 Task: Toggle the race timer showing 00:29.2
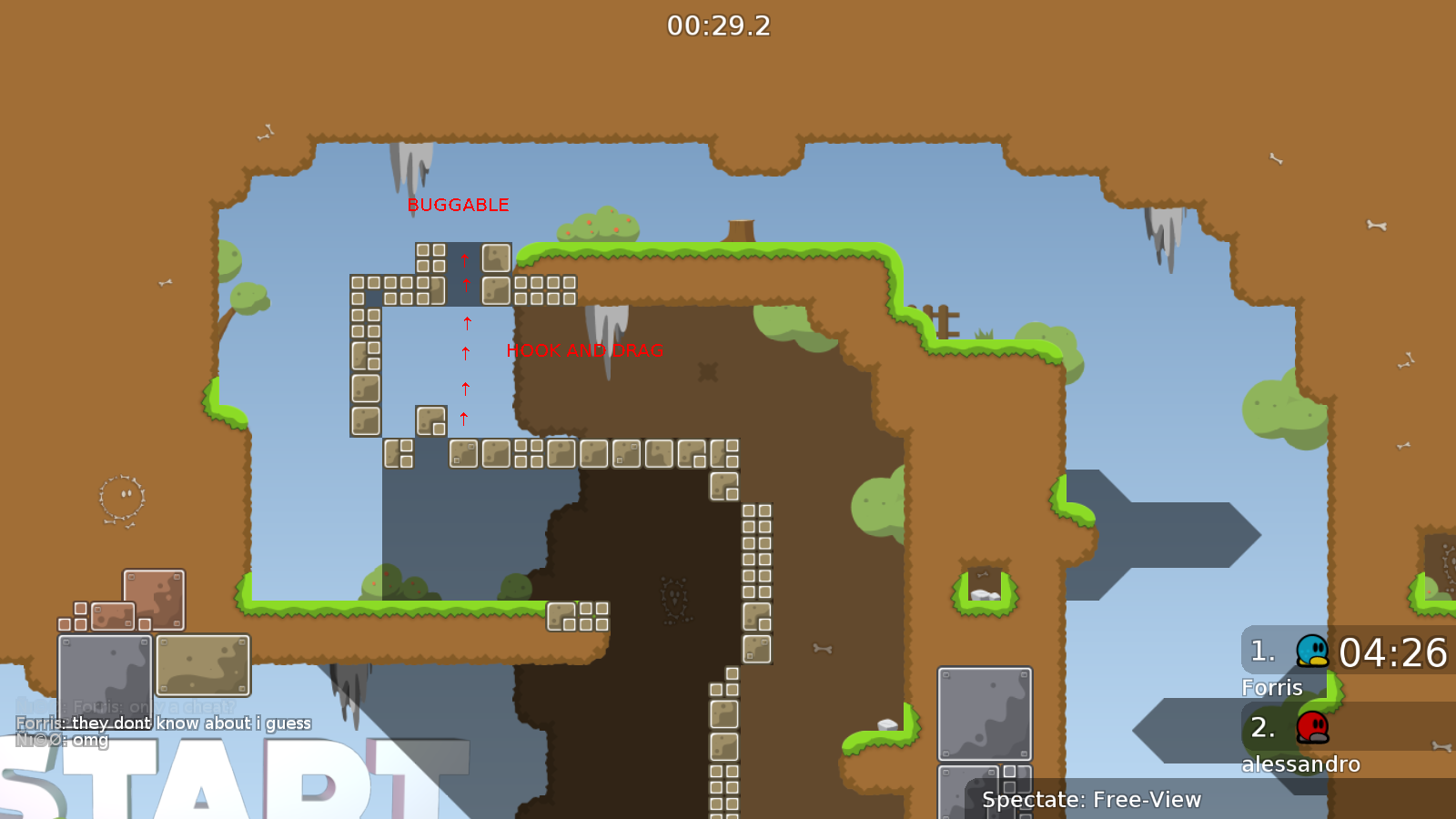718,25
